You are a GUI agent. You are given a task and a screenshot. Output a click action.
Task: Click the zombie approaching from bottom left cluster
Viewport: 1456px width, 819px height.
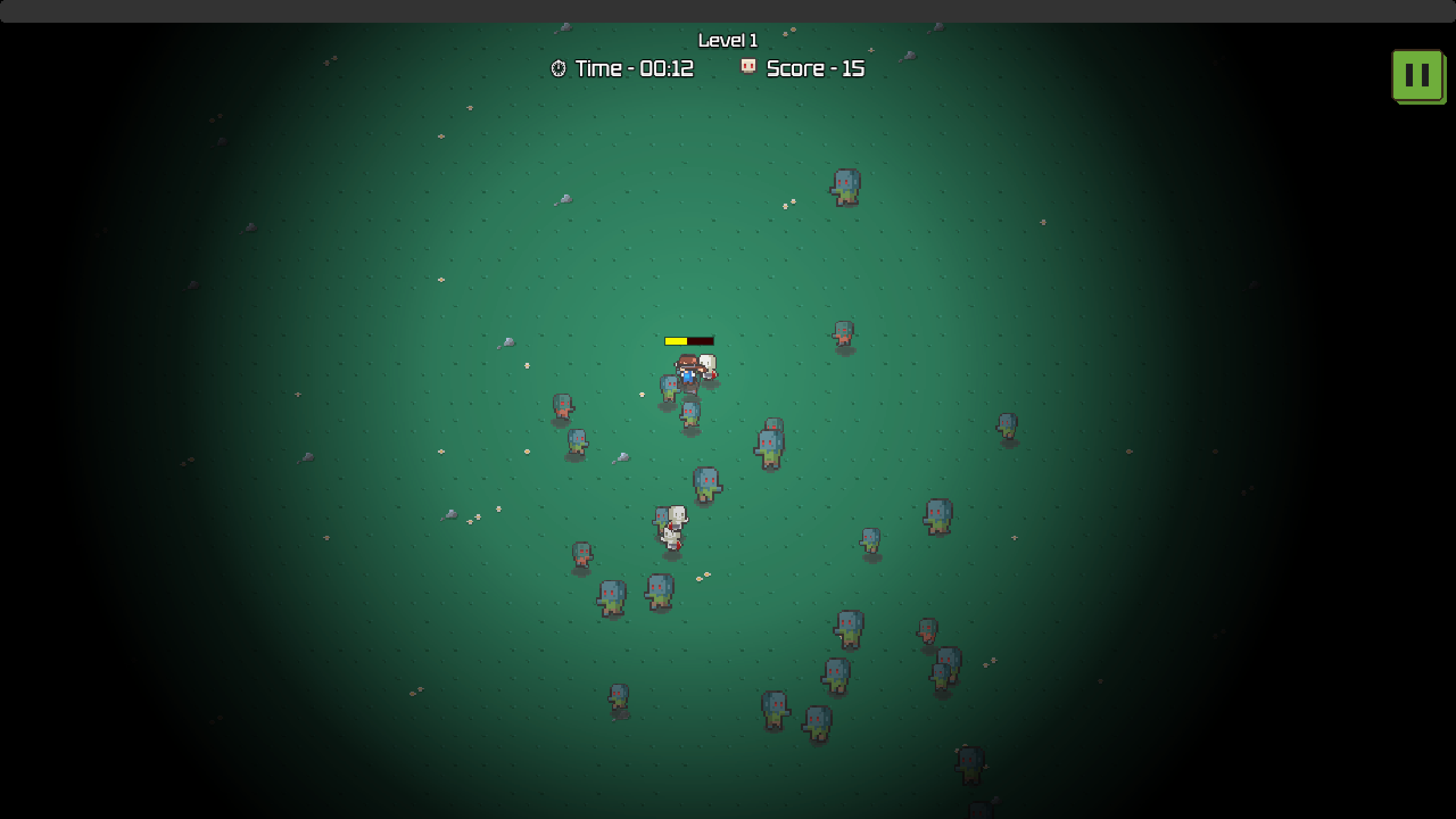tap(620, 695)
